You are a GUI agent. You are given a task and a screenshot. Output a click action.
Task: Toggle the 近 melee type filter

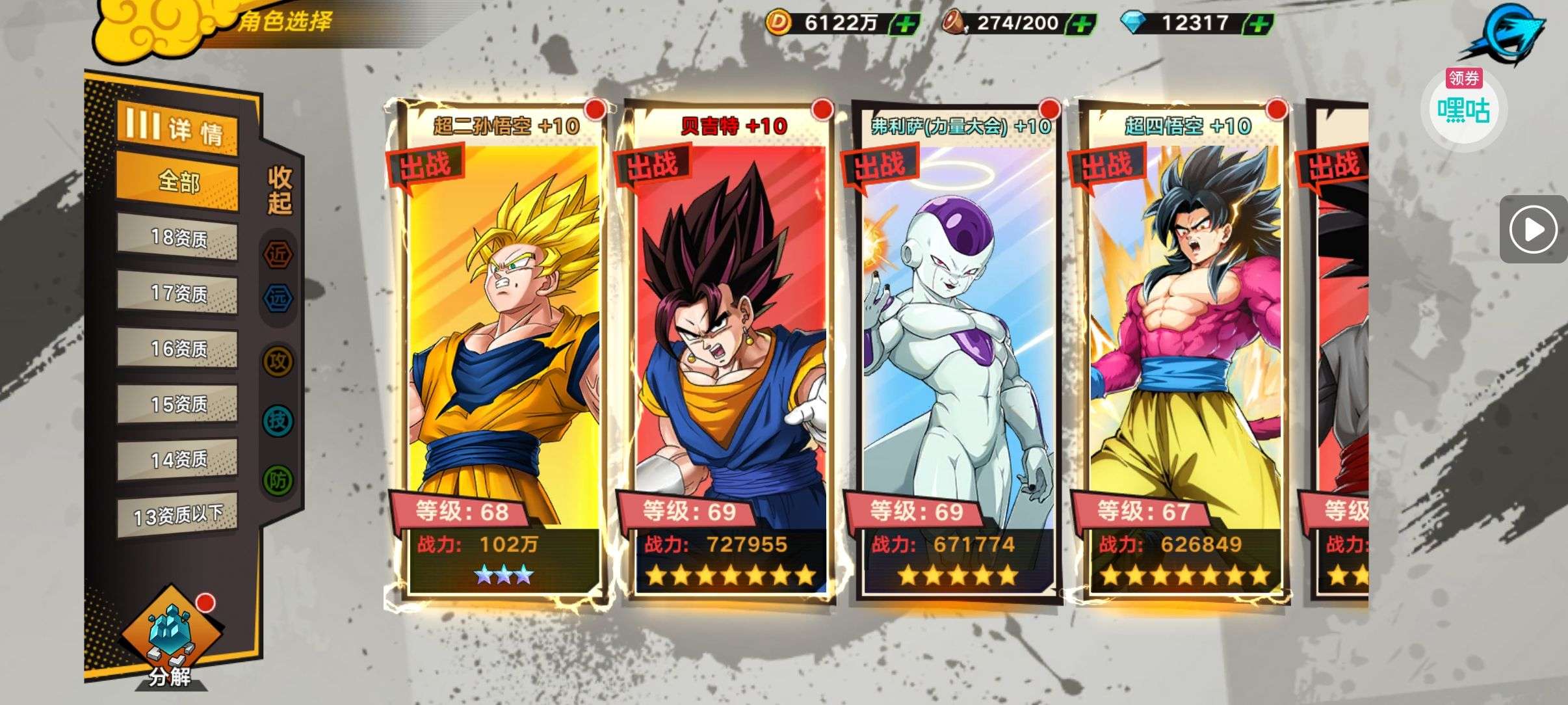pos(278,254)
